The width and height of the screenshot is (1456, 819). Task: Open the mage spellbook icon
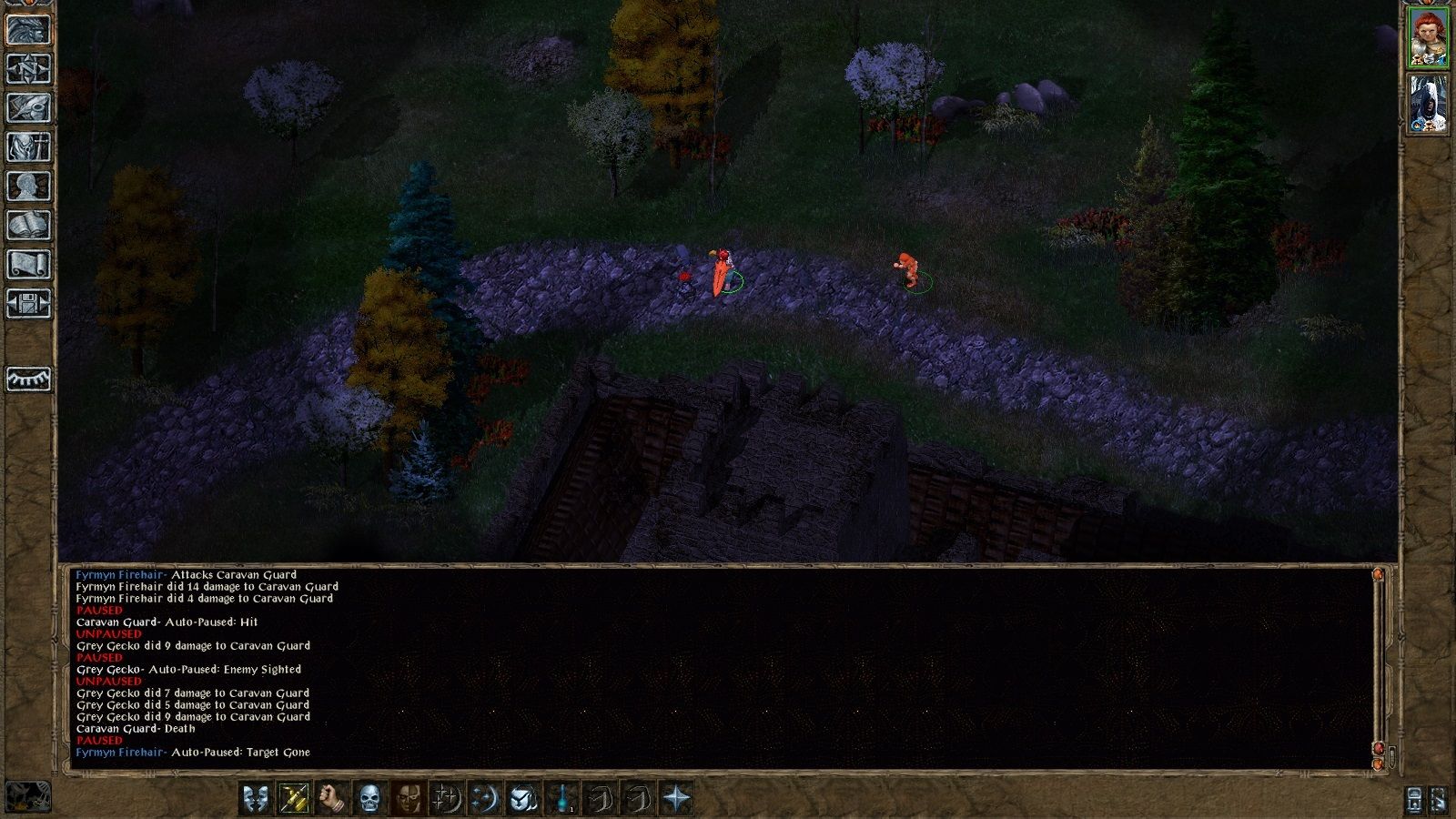tap(28, 226)
